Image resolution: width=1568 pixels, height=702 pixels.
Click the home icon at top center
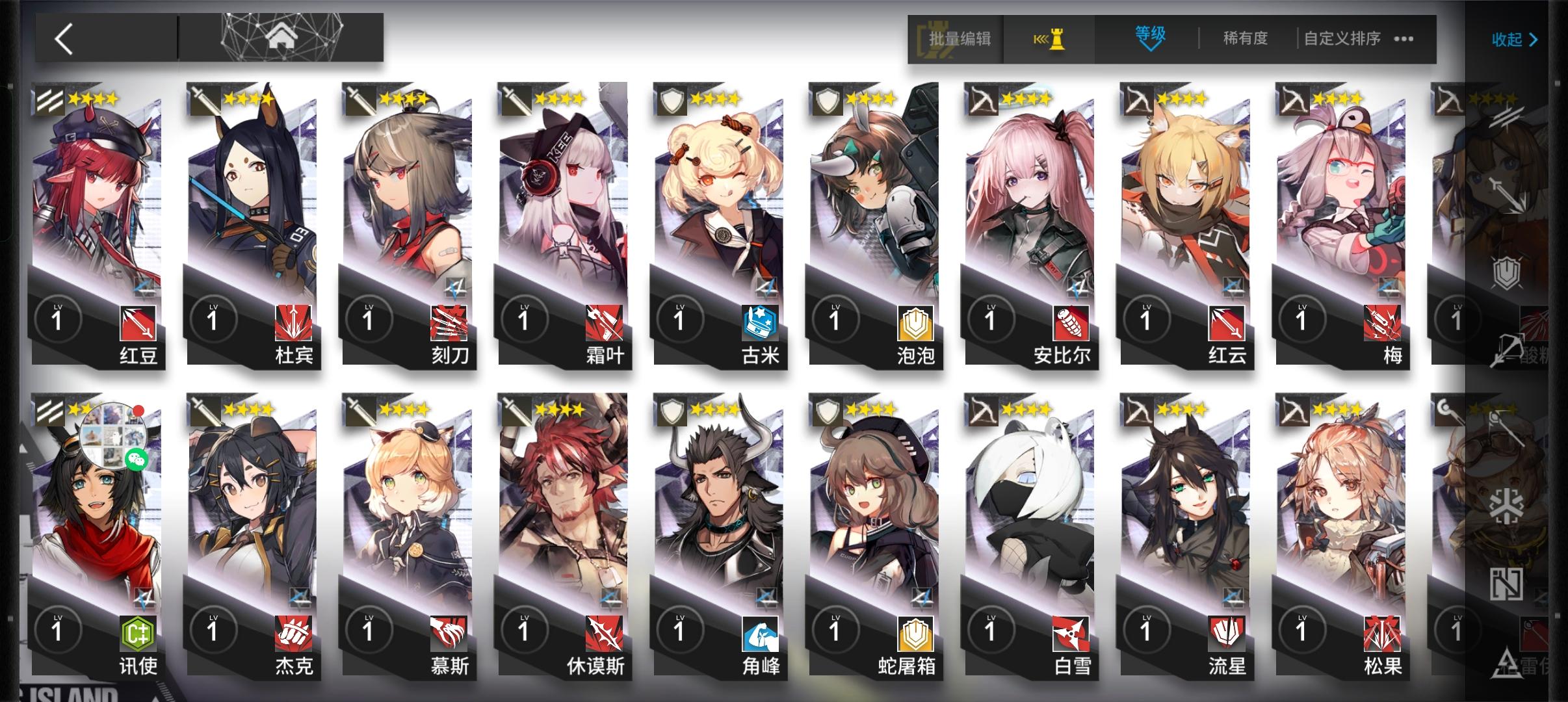[x=281, y=36]
